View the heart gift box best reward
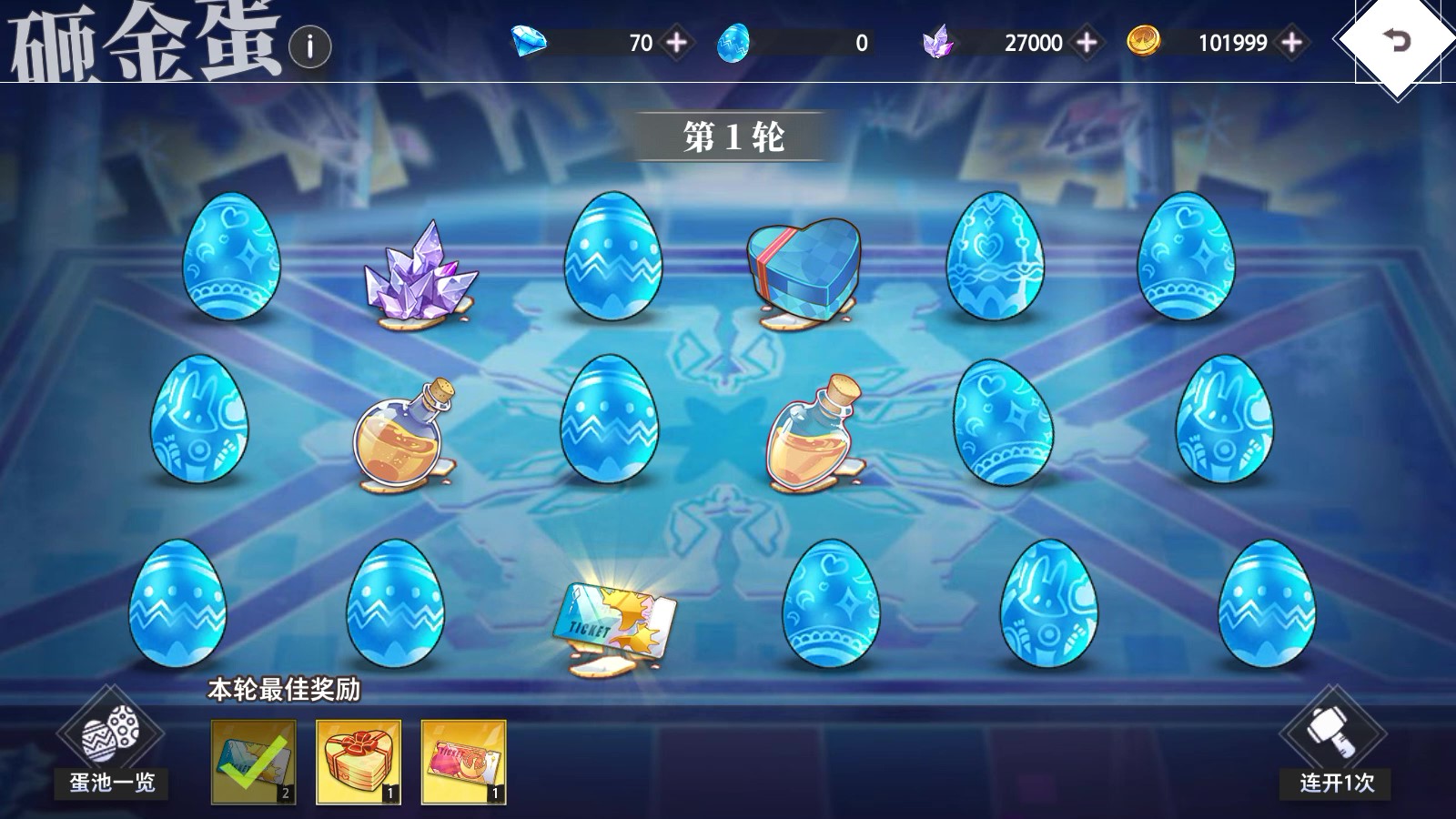Screen dimensions: 1456x819 pos(359,762)
